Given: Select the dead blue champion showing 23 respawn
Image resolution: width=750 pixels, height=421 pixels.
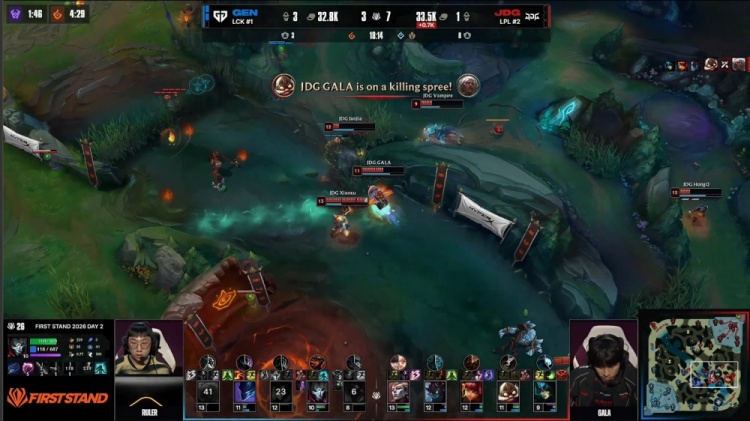Looking at the screenshot, I should coord(280,392).
